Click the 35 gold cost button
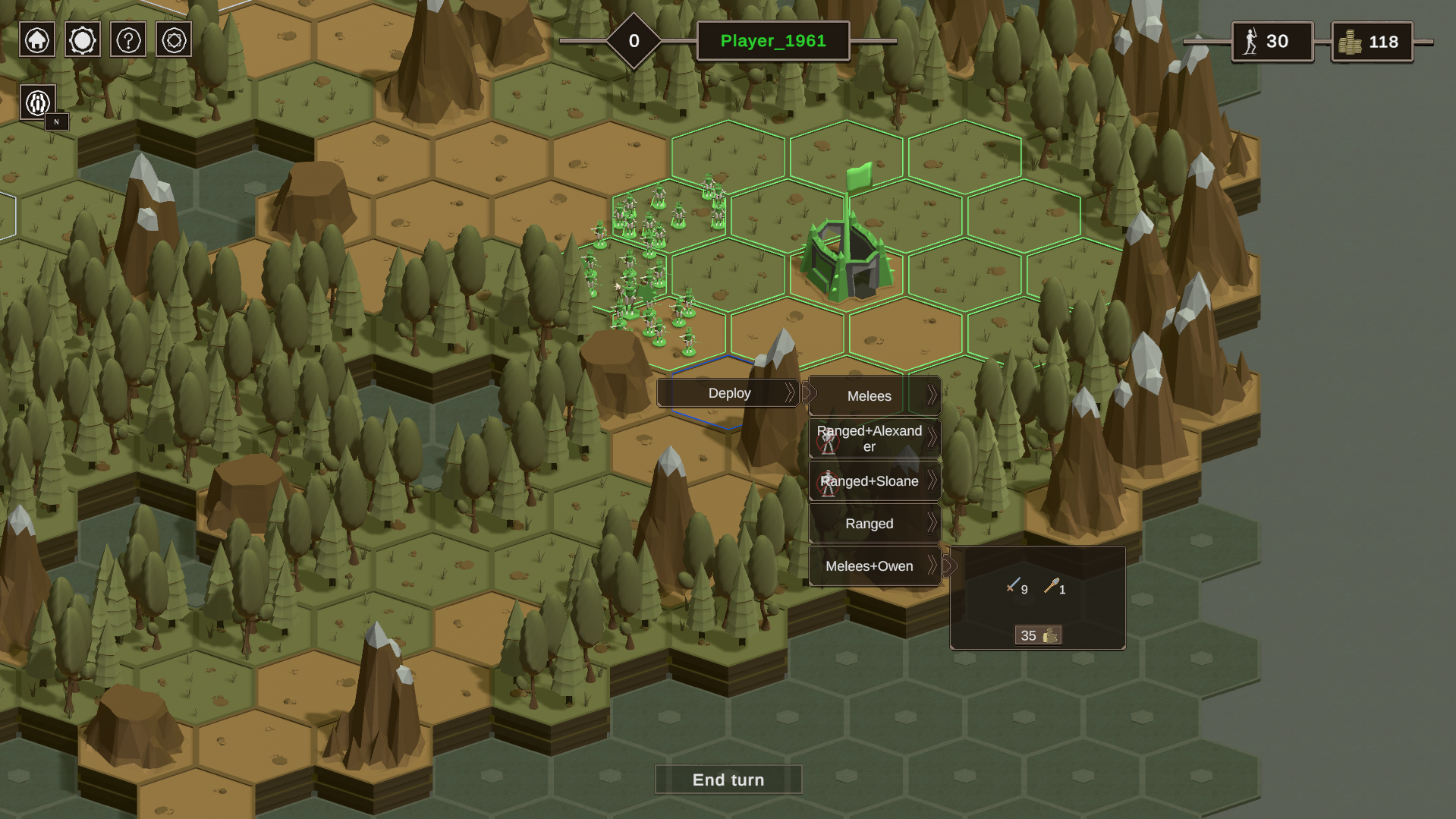 click(1038, 635)
